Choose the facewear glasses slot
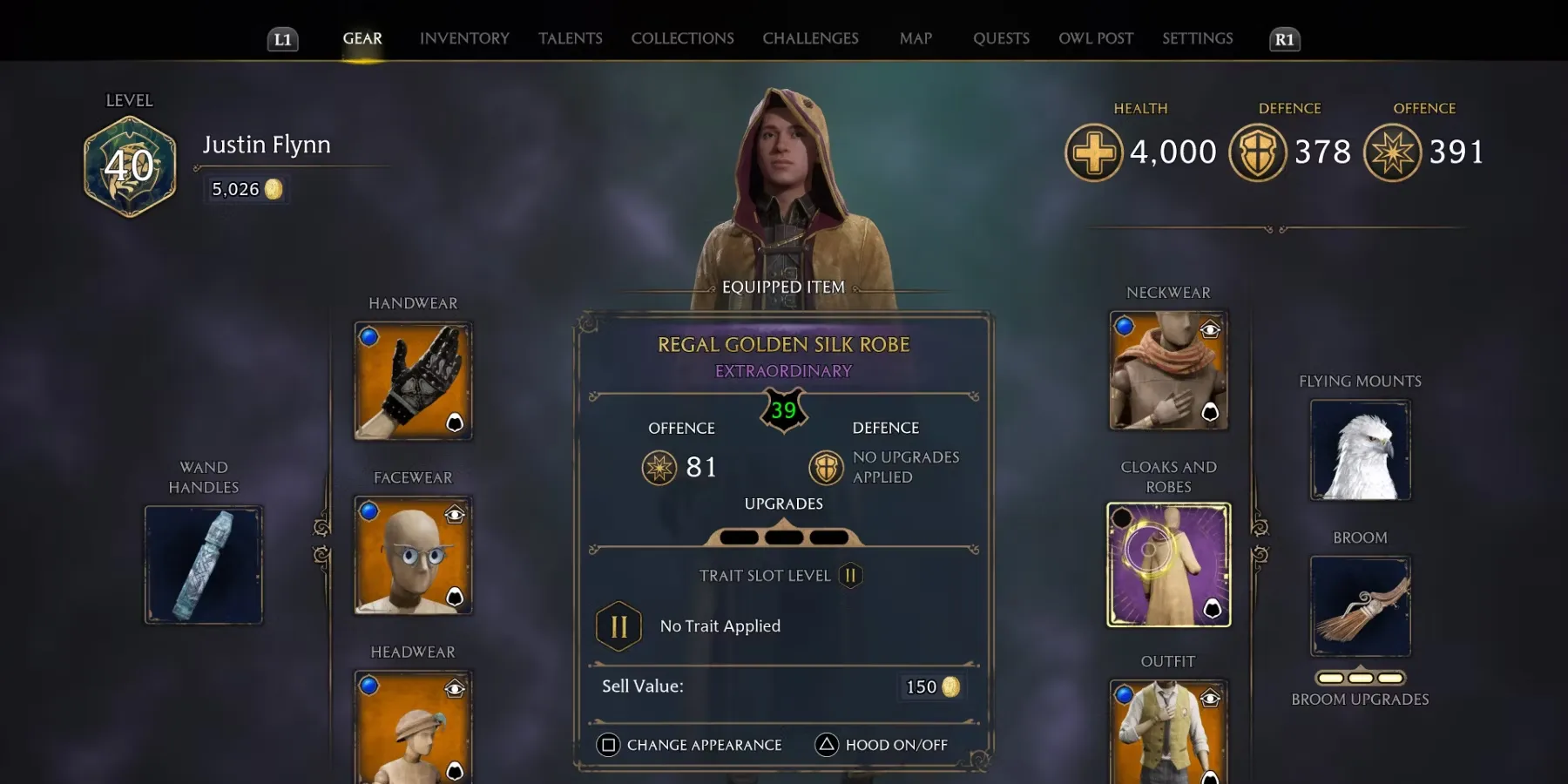Image resolution: width=1568 pixels, height=784 pixels. tap(413, 555)
